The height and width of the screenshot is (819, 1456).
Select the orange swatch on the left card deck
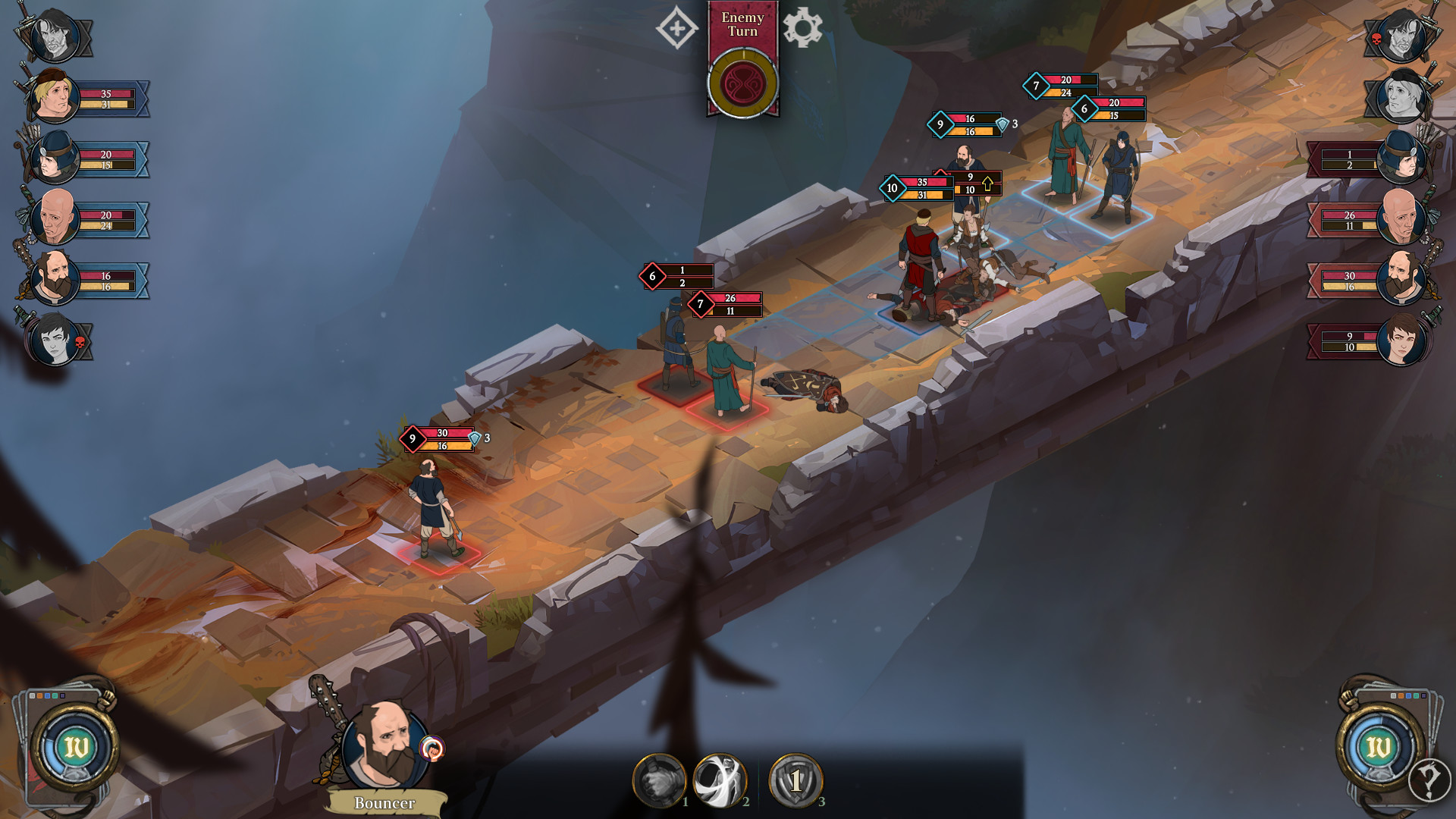pyautogui.click(x=40, y=696)
